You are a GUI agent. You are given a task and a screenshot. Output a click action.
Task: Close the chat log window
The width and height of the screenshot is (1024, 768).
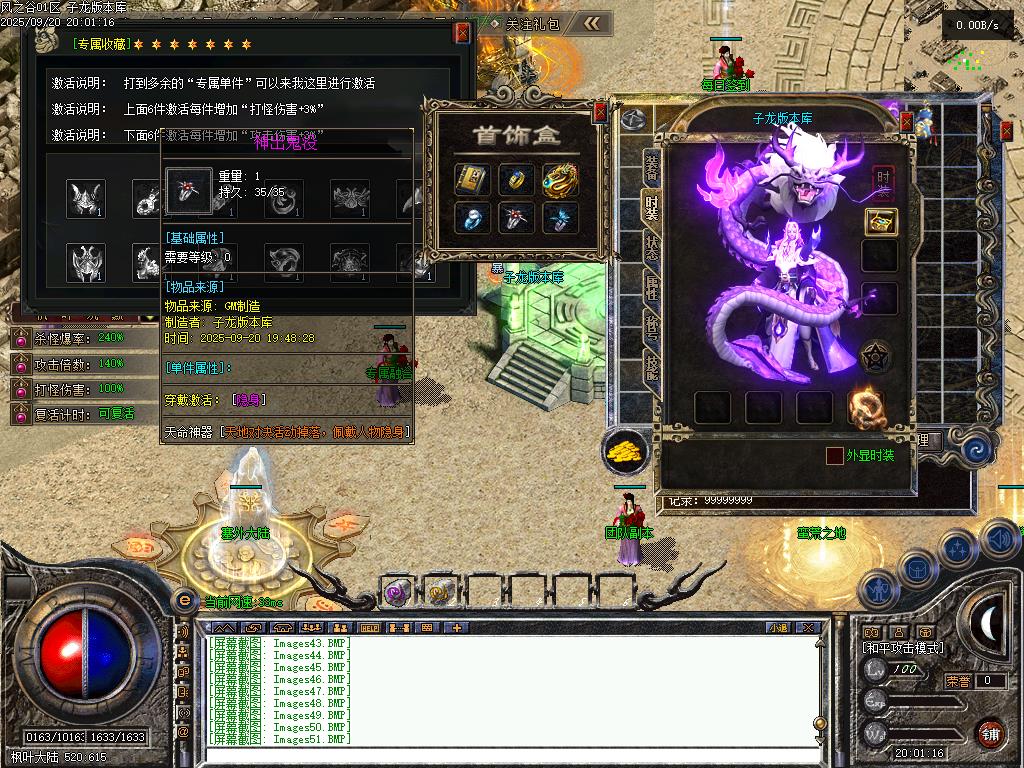808,628
